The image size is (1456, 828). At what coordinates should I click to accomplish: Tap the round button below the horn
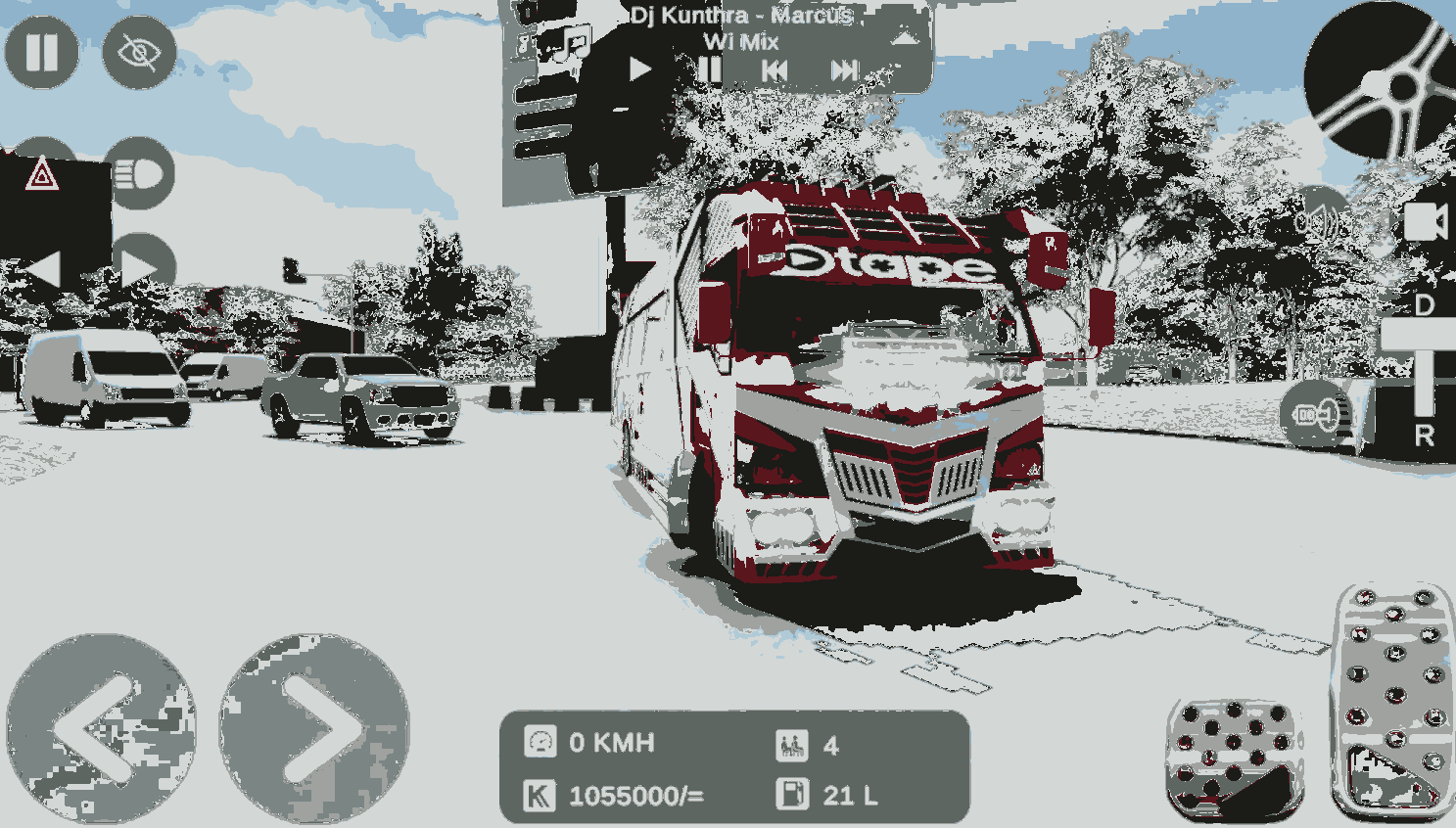click(1317, 415)
